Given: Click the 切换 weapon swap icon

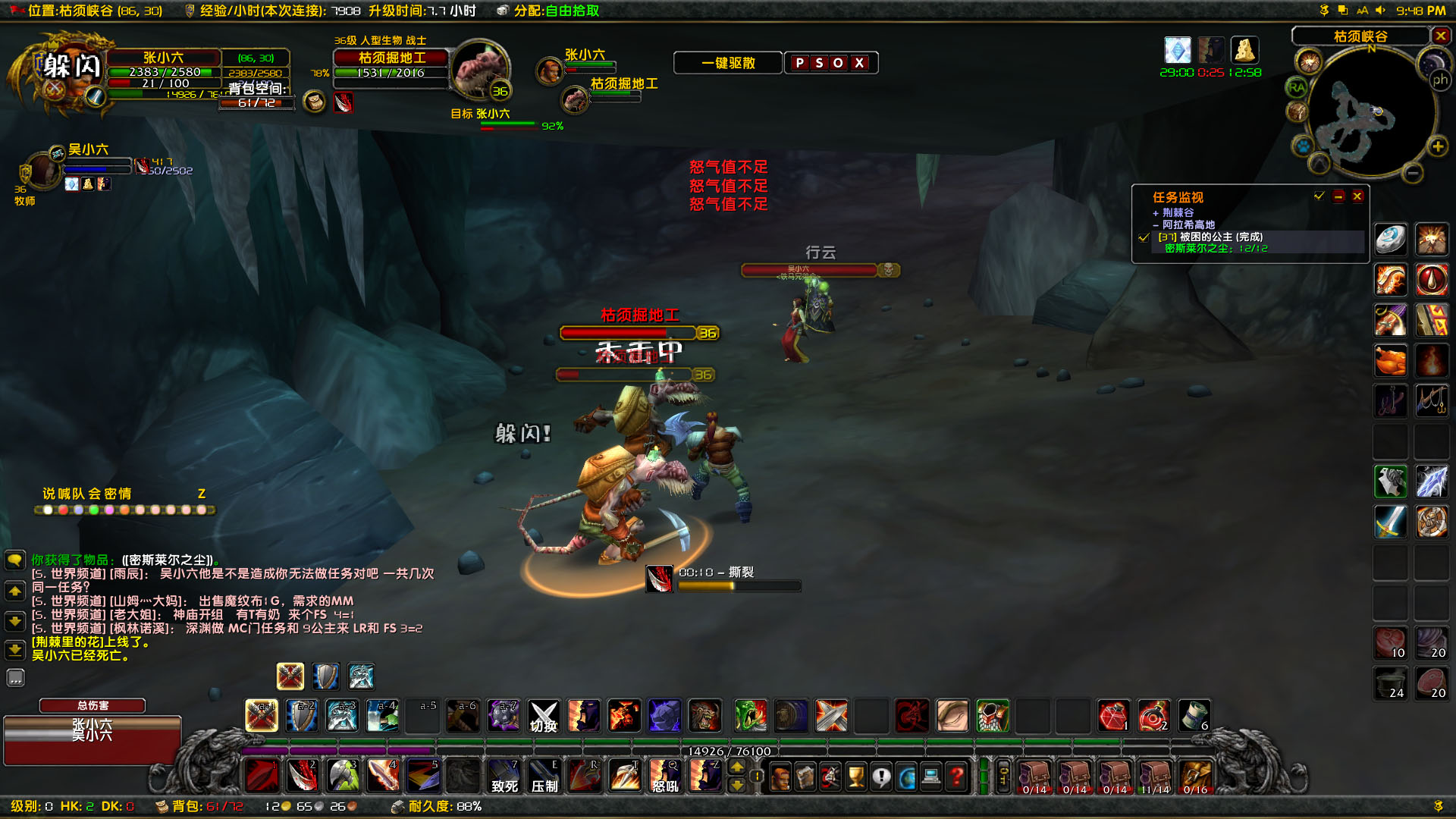Looking at the screenshot, I should click(543, 716).
